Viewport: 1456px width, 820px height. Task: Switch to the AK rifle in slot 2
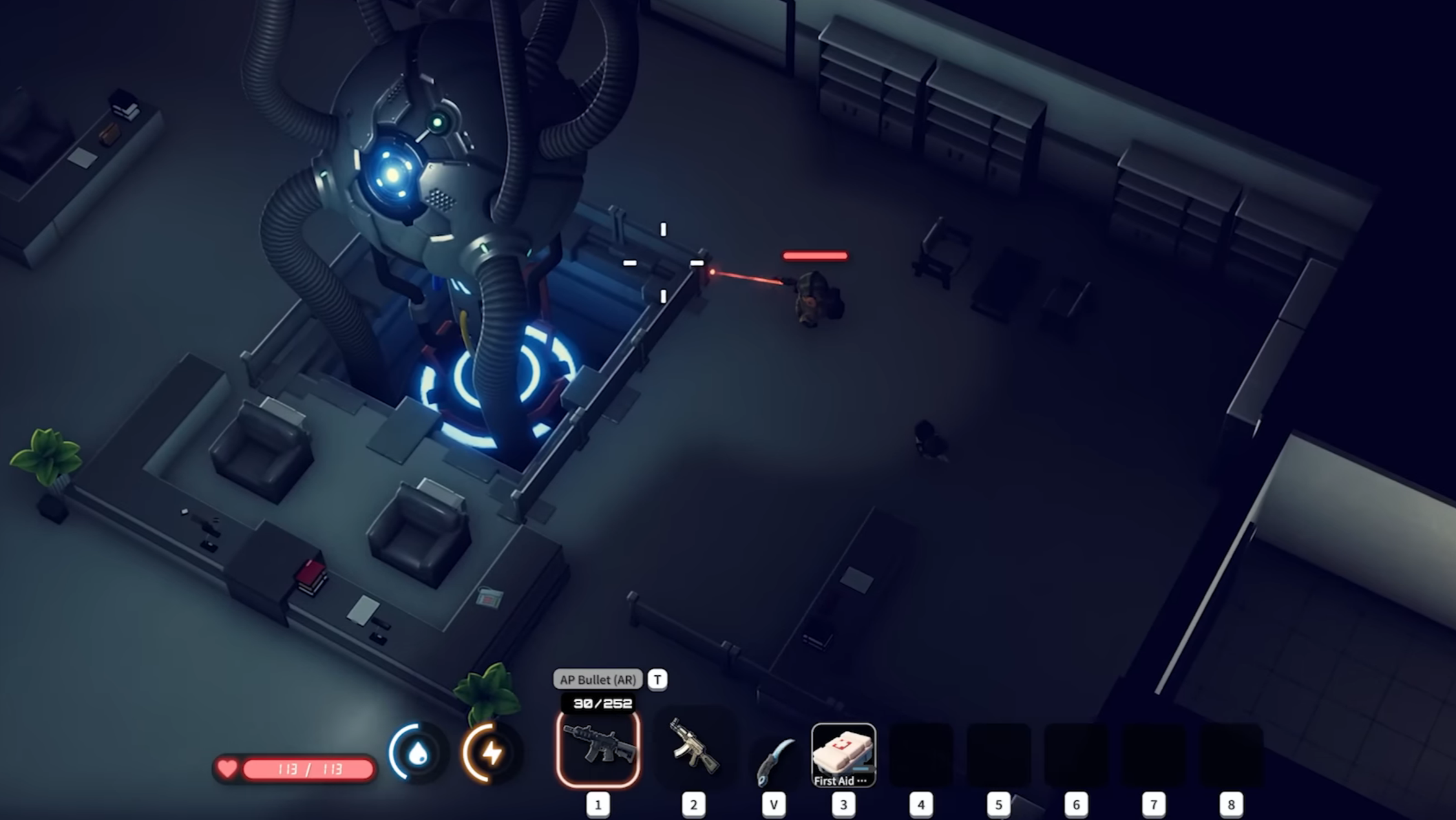click(x=694, y=749)
